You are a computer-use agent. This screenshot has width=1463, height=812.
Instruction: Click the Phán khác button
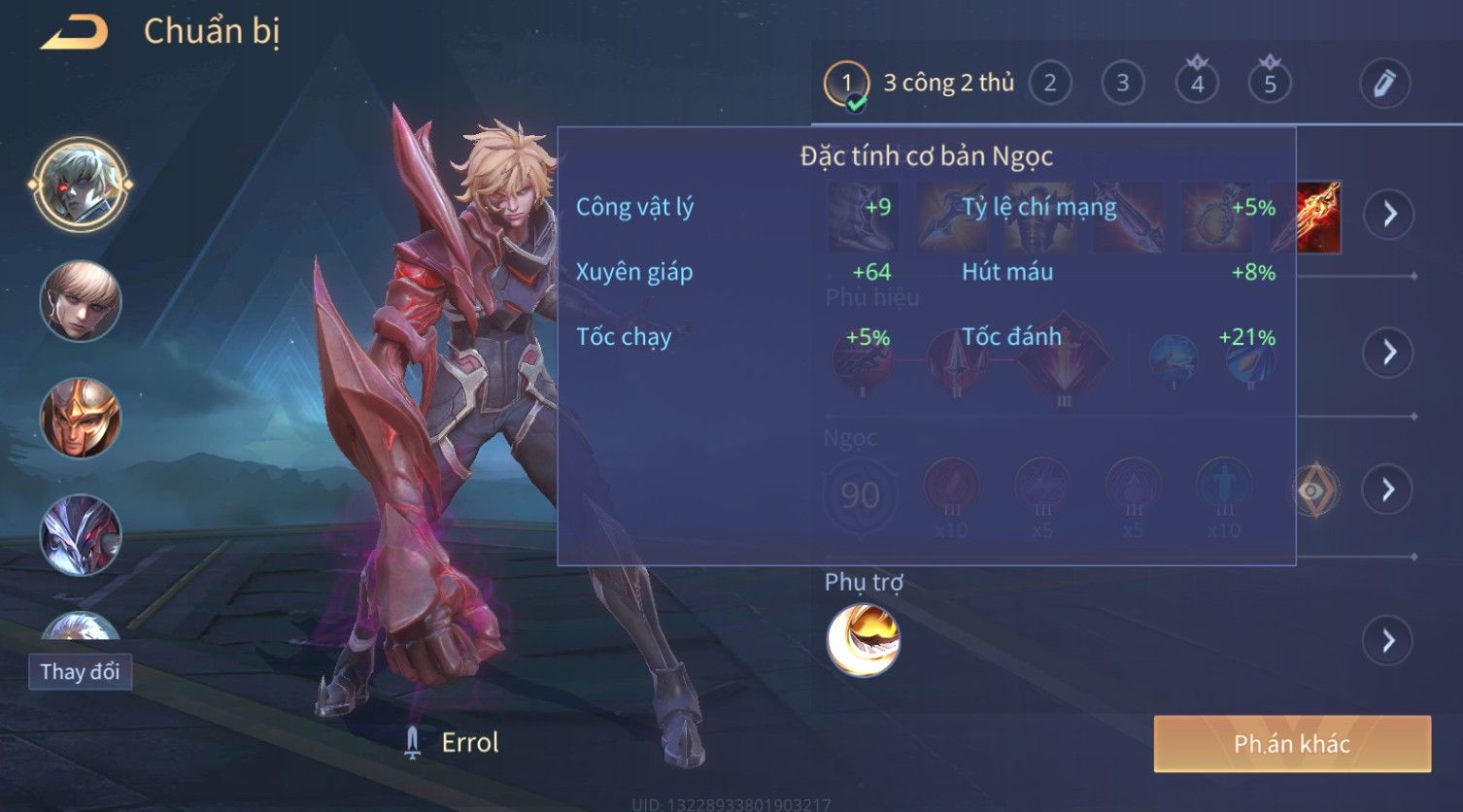pyautogui.click(x=1291, y=744)
